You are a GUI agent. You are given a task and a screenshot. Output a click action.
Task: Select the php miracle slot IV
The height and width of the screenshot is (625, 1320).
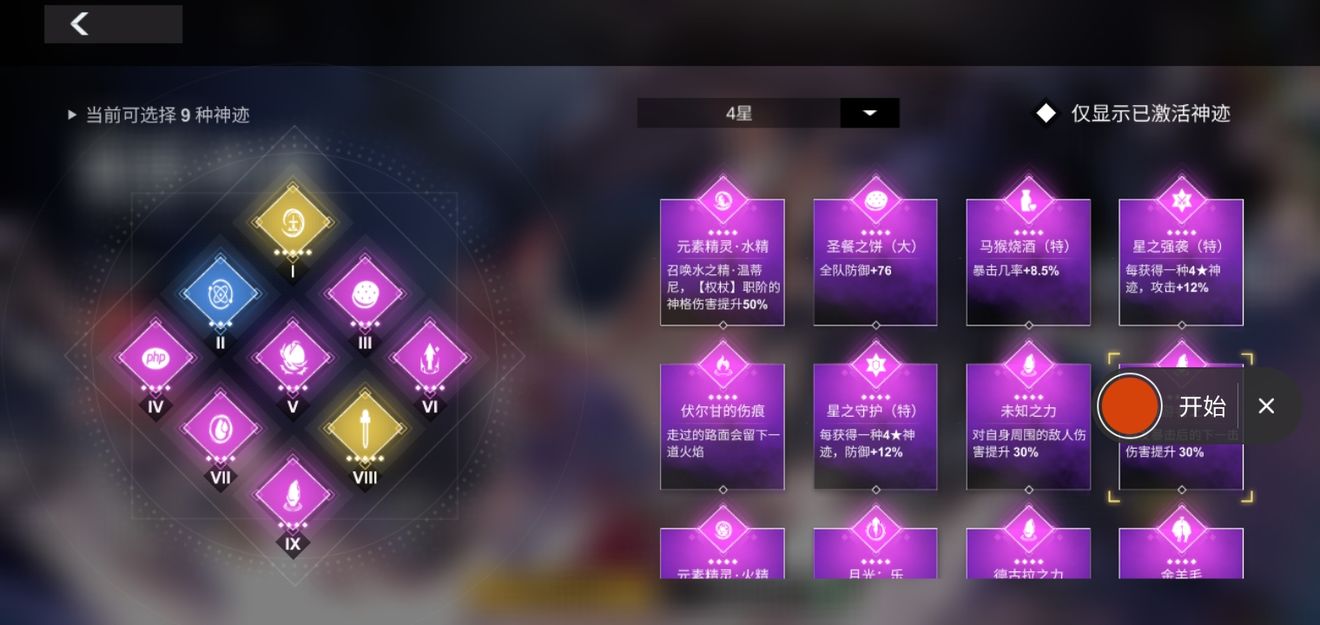[x=156, y=358]
